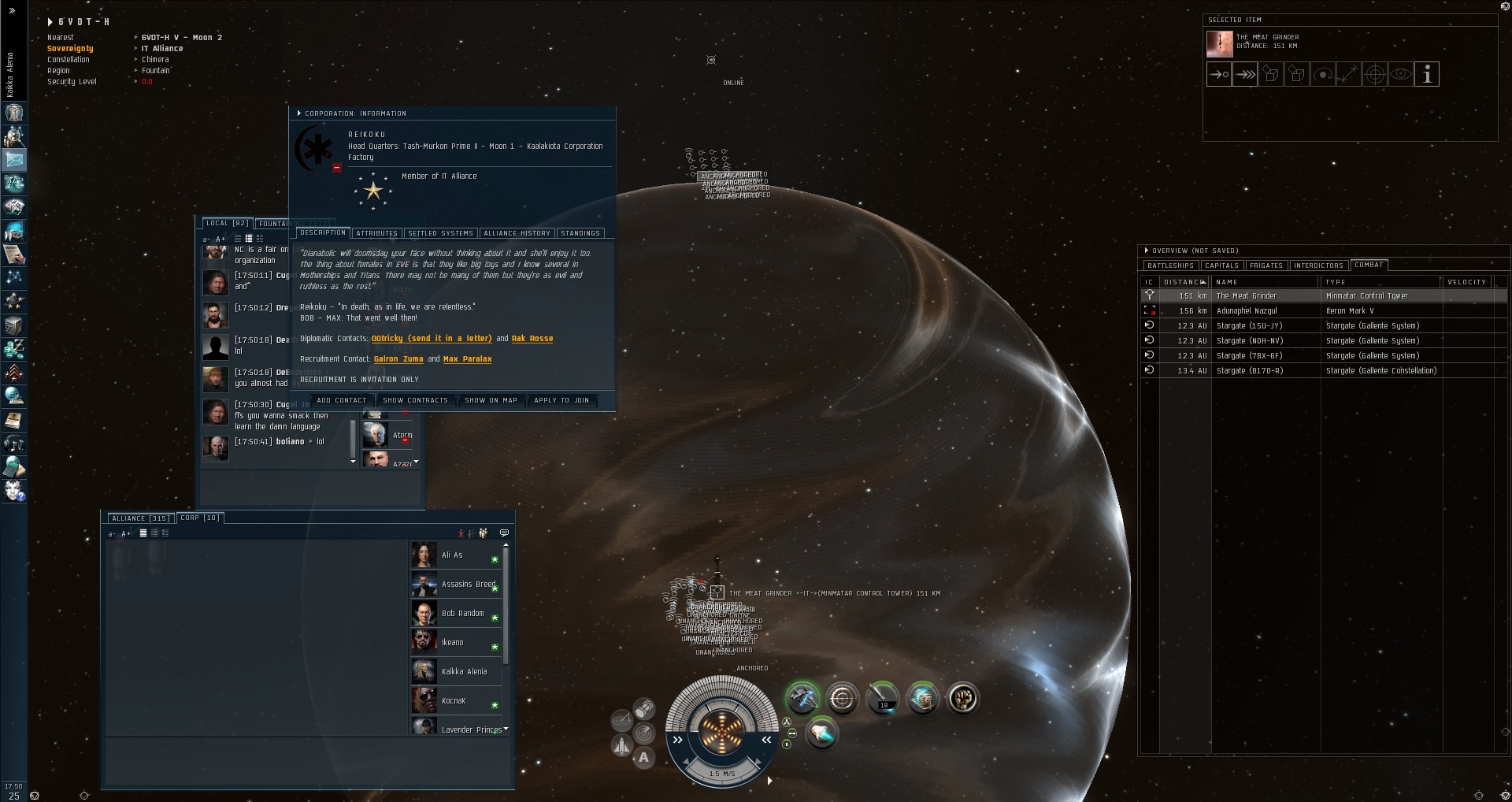Apply to join the corporation
1512x802 pixels.
pos(561,400)
